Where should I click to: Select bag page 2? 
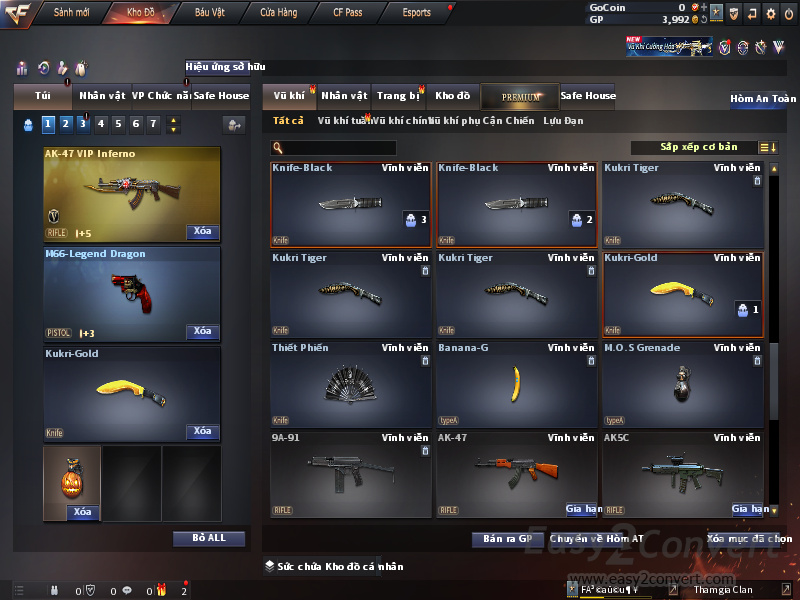coord(65,124)
